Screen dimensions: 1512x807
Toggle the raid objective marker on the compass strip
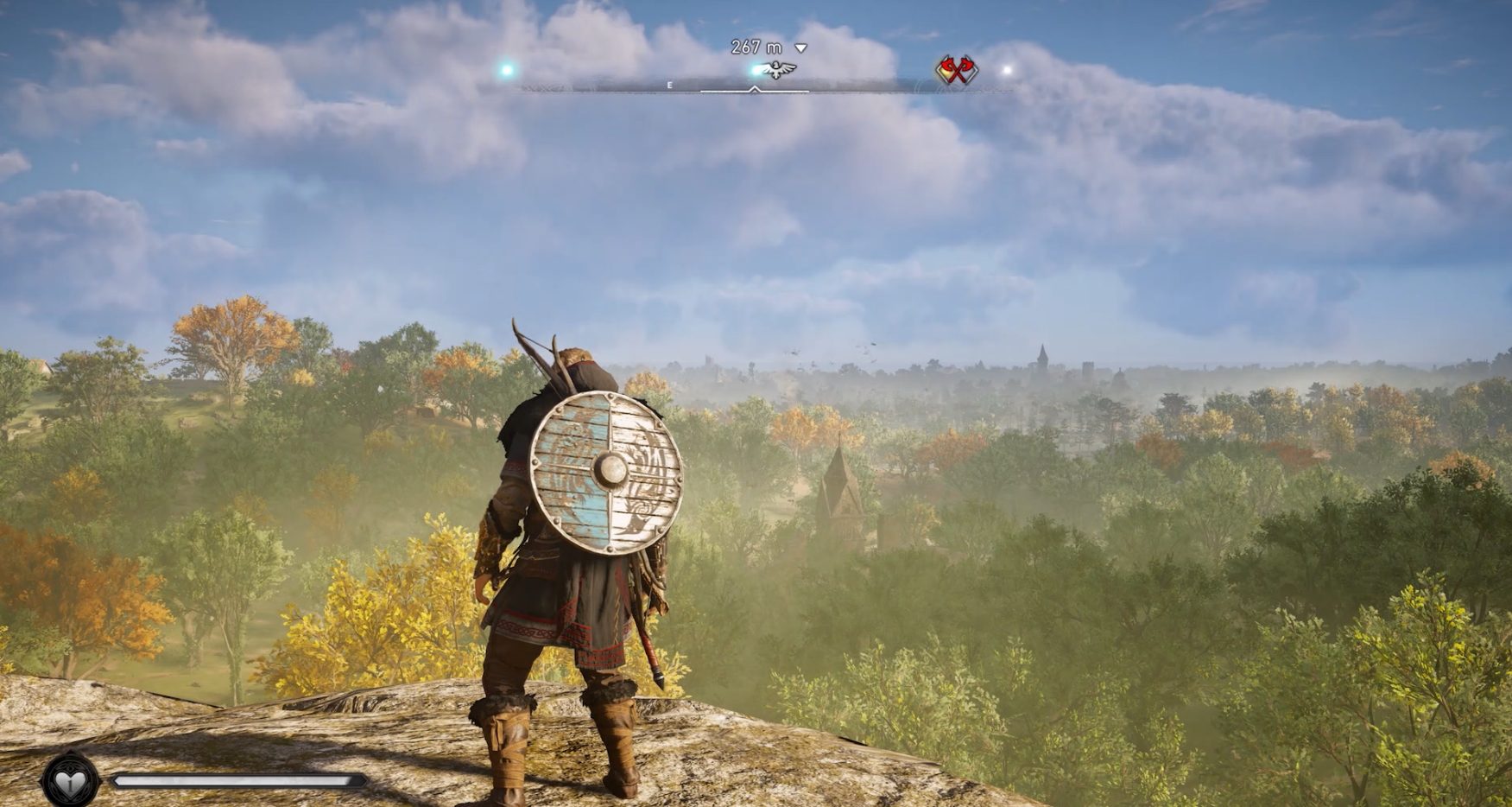[955, 71]
